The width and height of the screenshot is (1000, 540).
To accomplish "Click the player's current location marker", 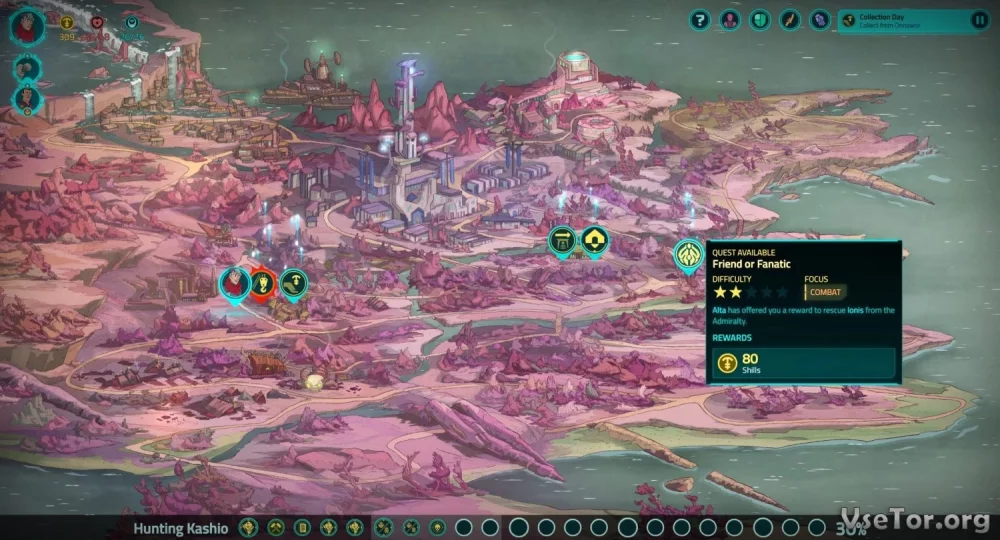I will 234,284.
